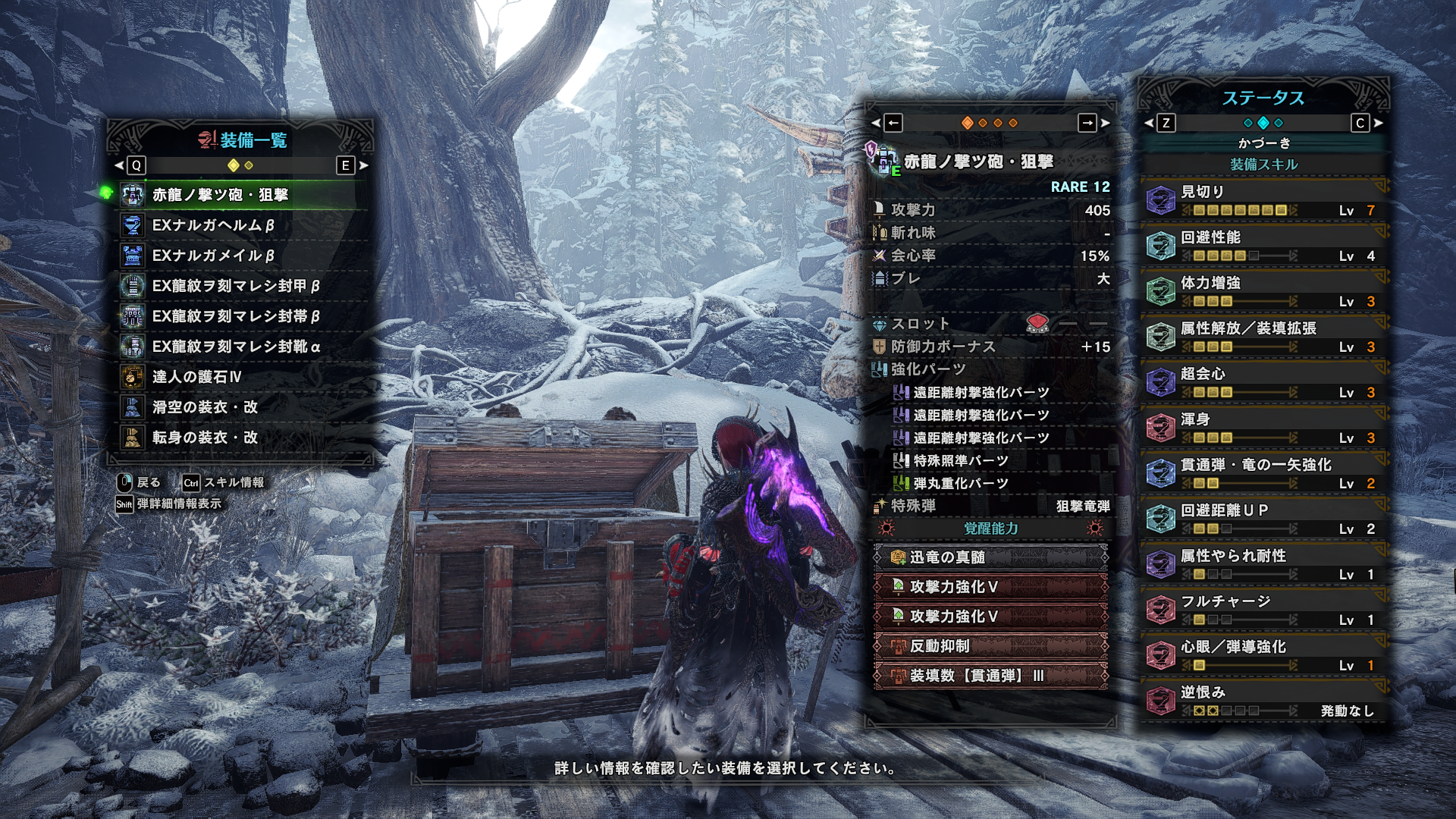Viewport: 1456px width, 819px height.
Task: Select the 赤龍ノ撃ツ砲・狙撃 weapon icon
Action: click(x=135, y=196)
